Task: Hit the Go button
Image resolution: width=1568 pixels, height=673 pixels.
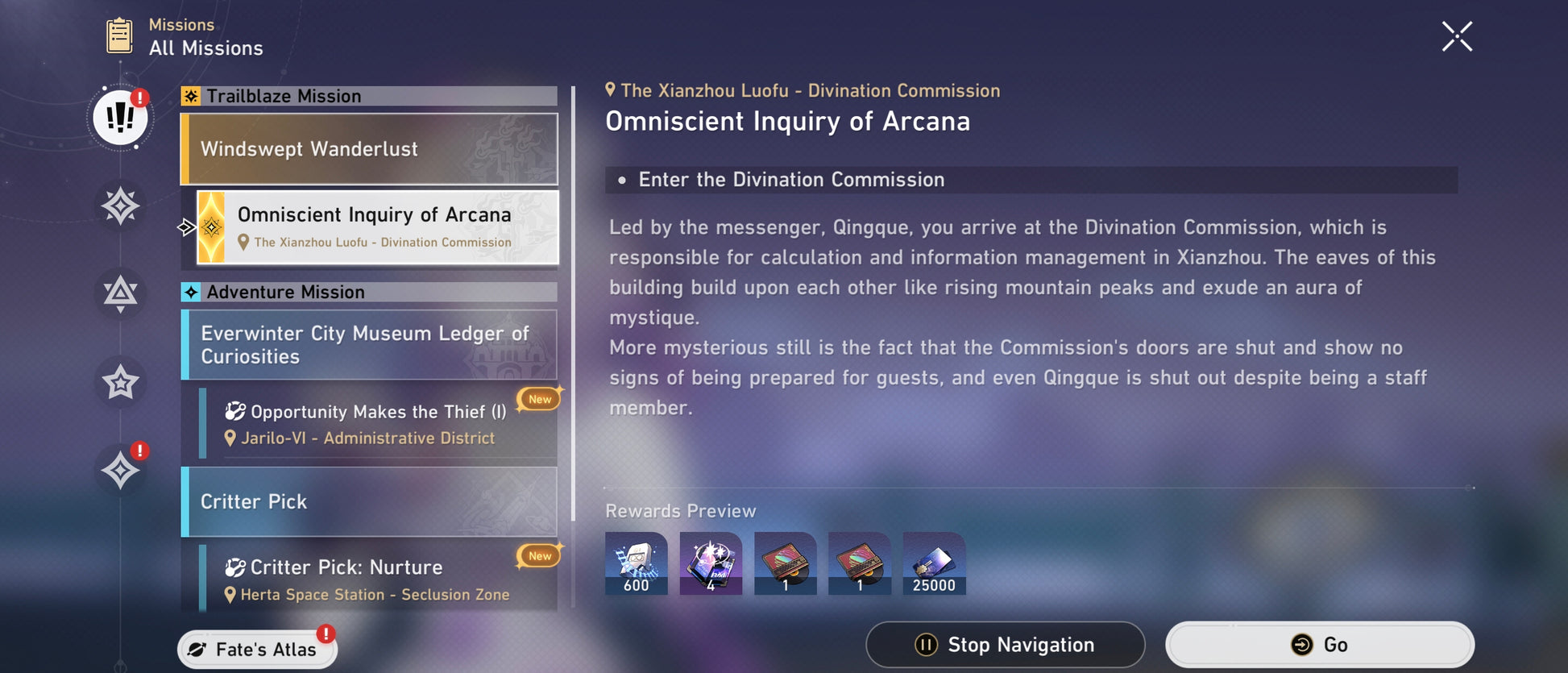Action: (1319, 645)
